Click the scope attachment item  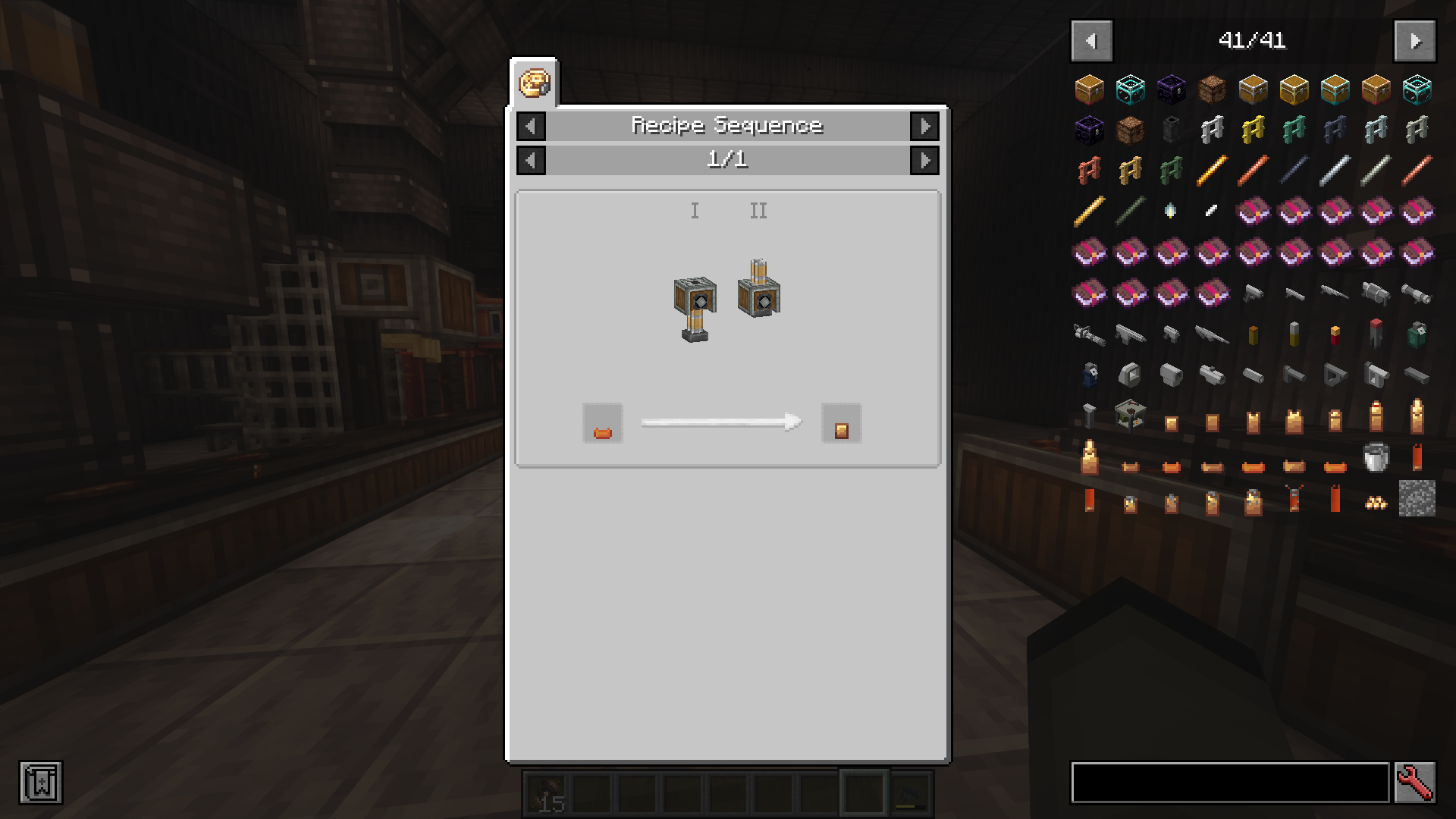point(1212,375)
